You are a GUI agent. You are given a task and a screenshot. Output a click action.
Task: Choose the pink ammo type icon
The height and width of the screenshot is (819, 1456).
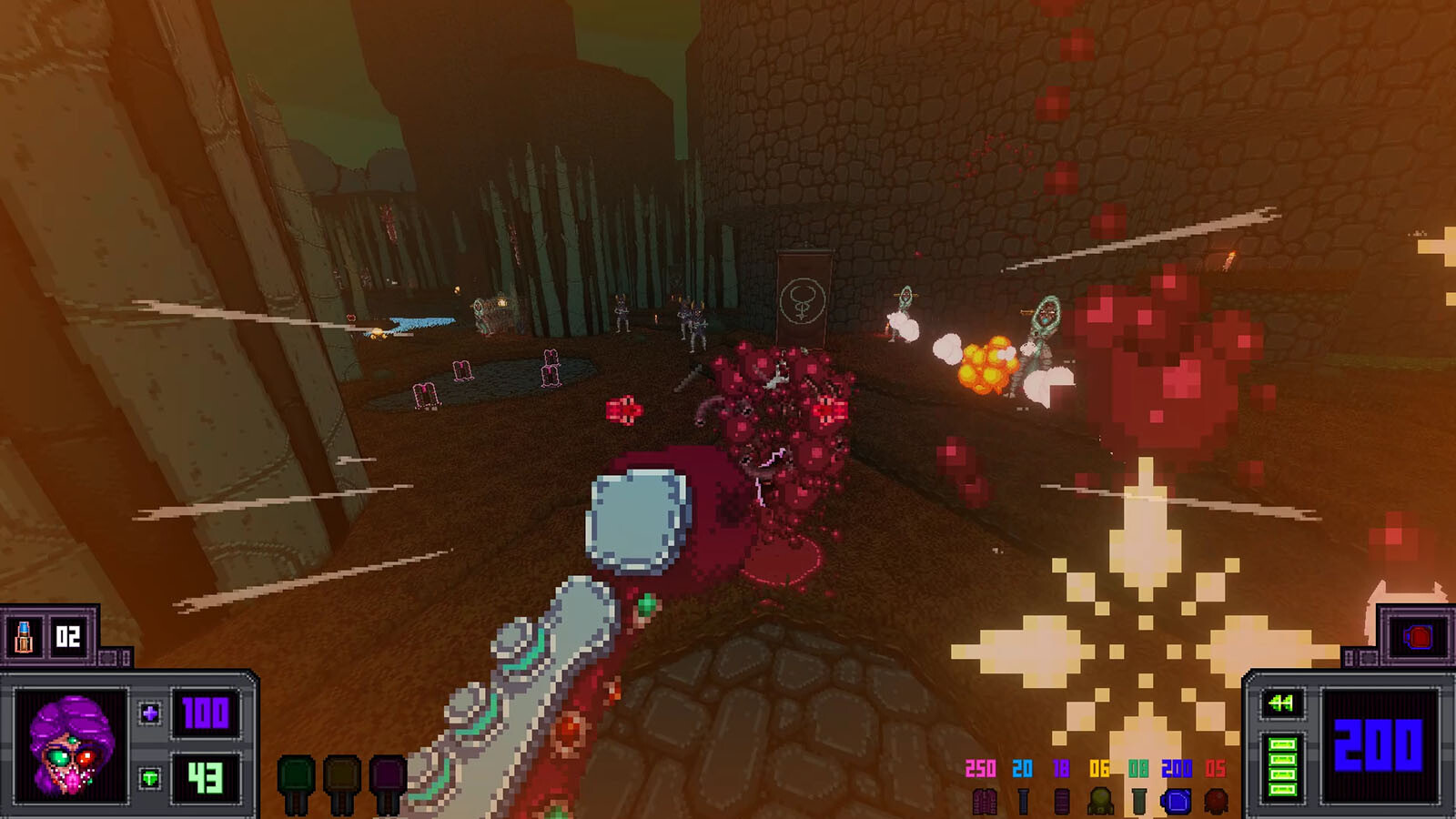[x=984, y=801]
